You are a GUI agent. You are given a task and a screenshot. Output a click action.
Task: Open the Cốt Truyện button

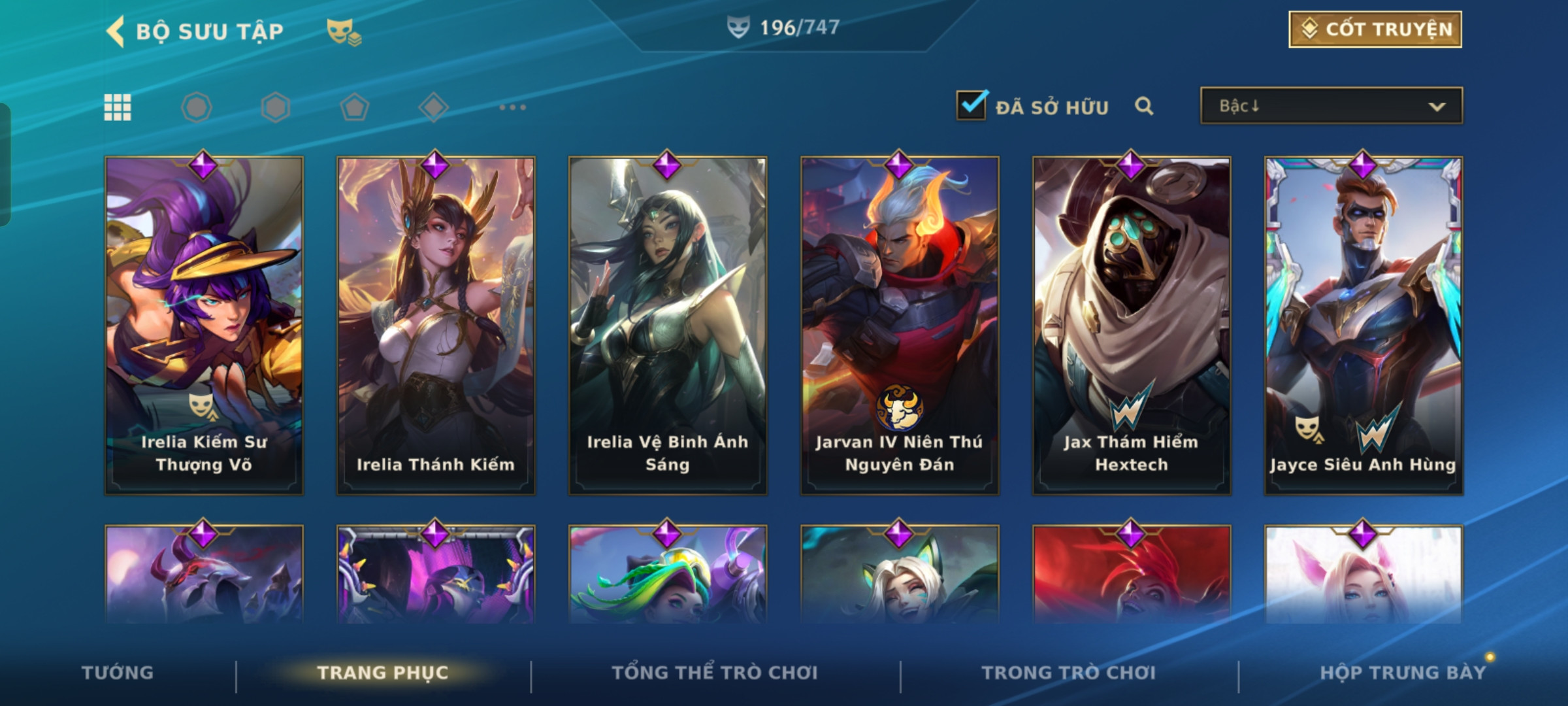(1375, 29)
